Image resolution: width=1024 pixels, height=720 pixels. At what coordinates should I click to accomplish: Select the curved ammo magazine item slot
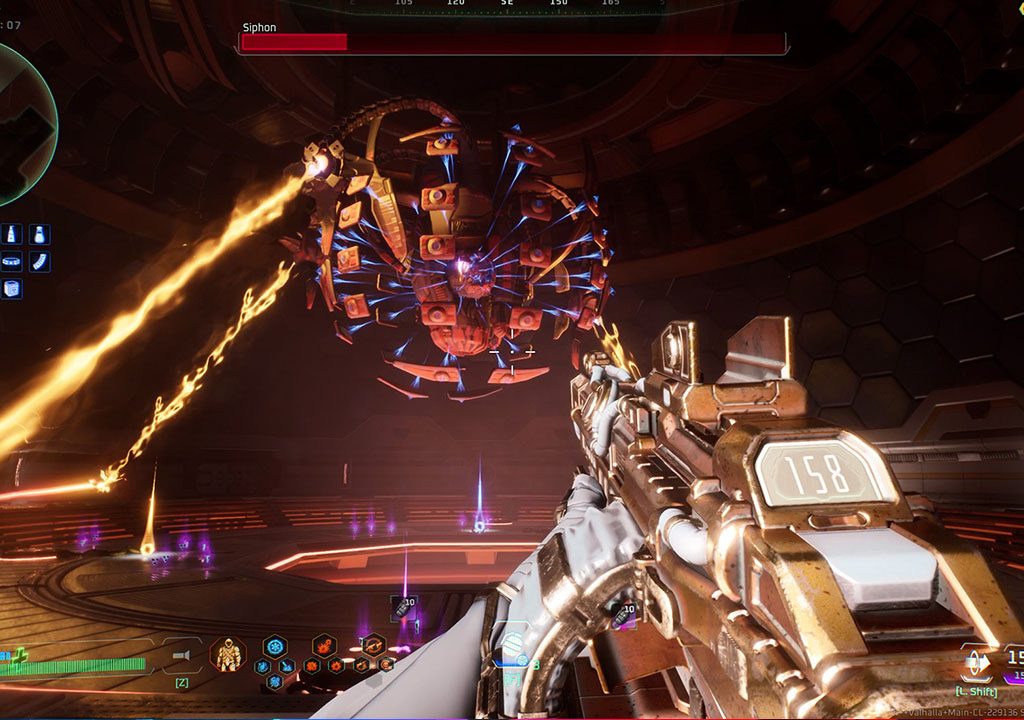point(40,262)
